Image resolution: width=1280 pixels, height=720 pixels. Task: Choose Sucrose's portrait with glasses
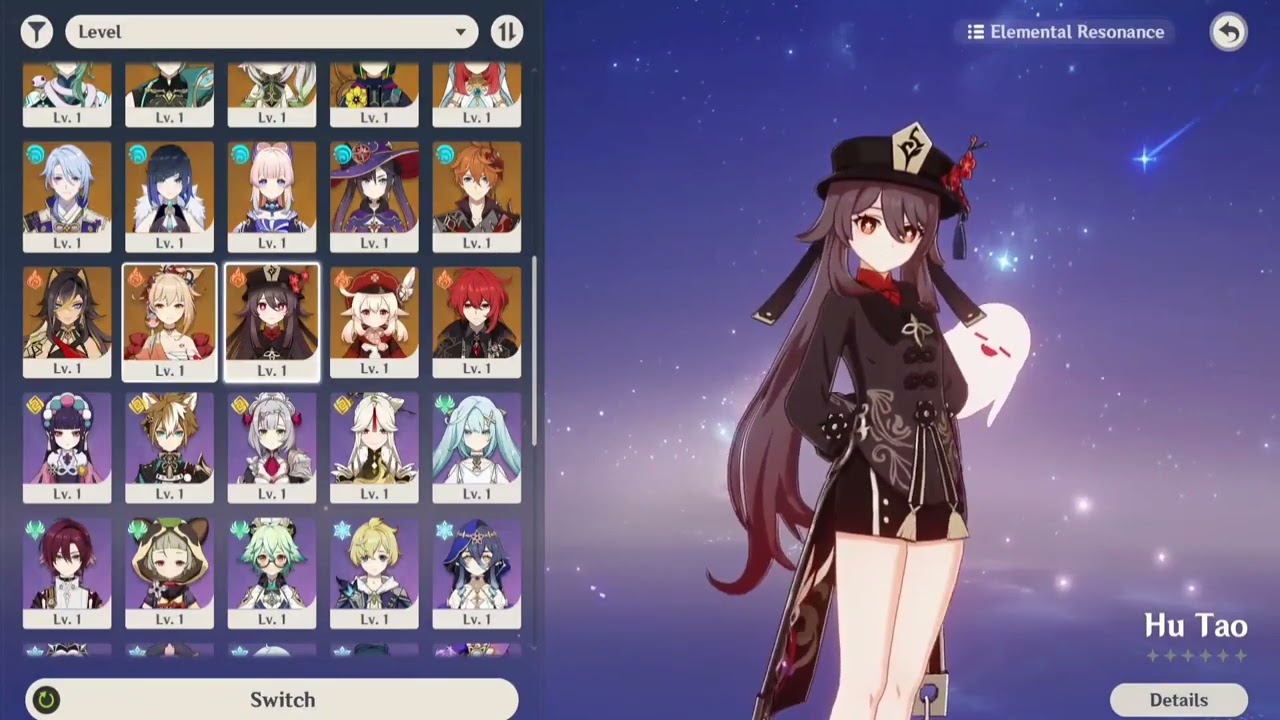(x=272, y=571)
